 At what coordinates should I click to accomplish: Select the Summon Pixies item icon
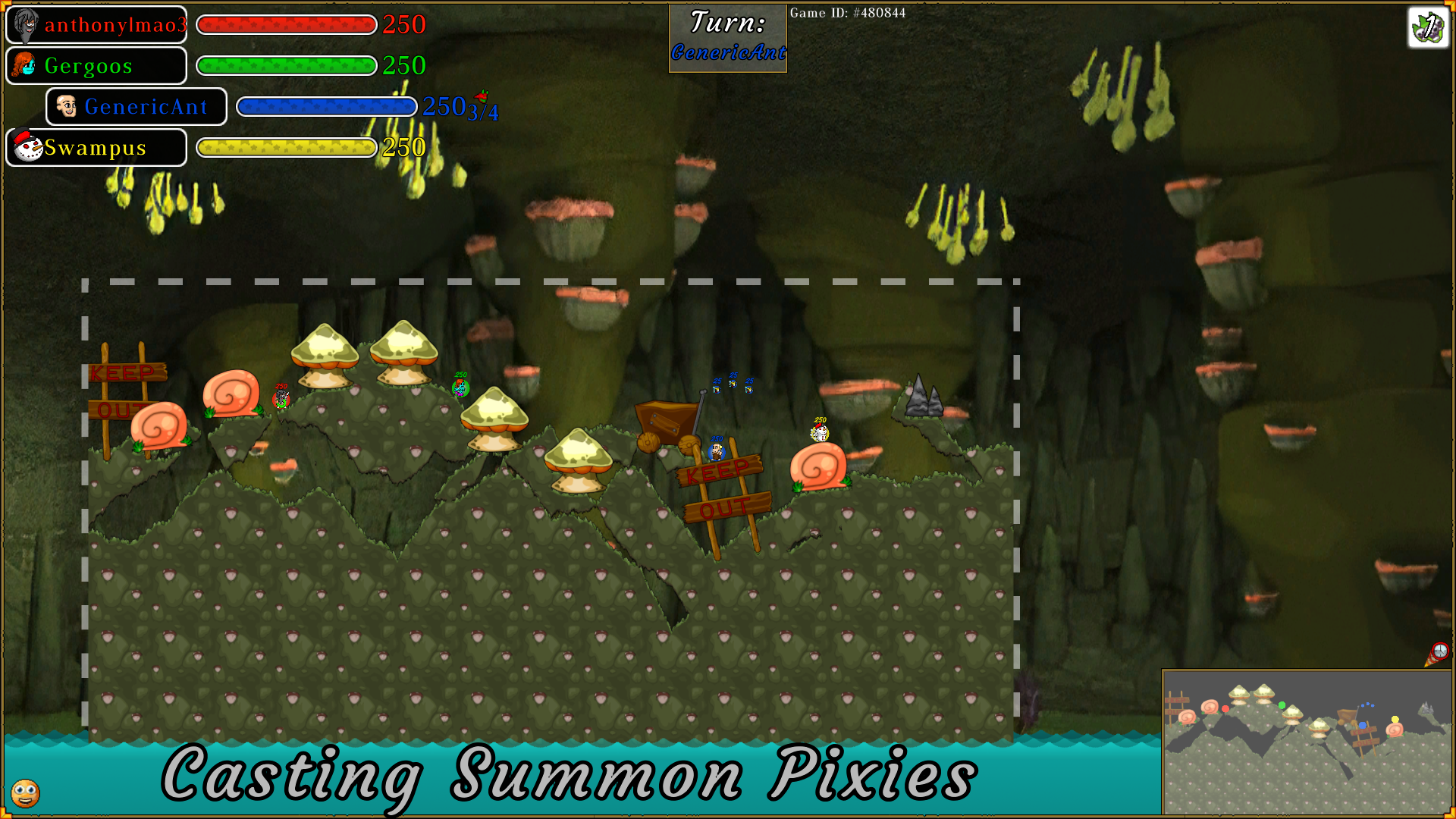[1427, 28]
